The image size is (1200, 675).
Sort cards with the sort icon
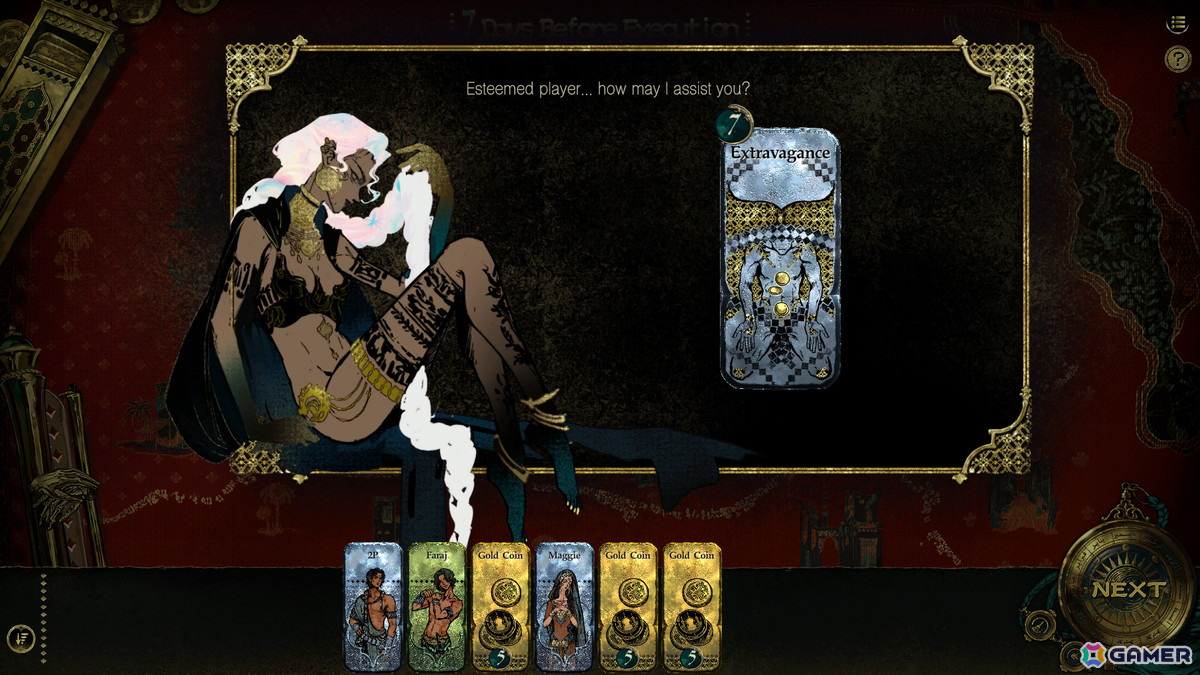21,637
